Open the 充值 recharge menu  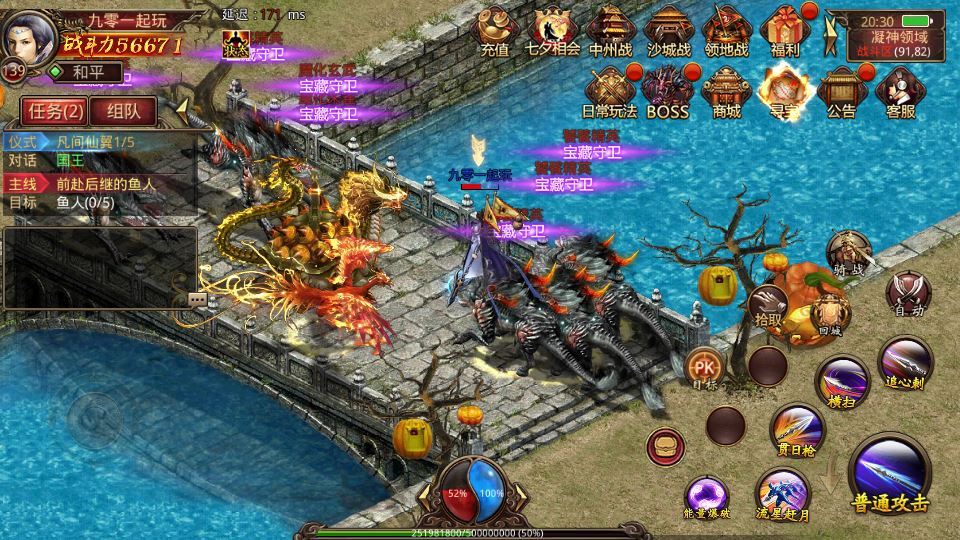[495, 31]
